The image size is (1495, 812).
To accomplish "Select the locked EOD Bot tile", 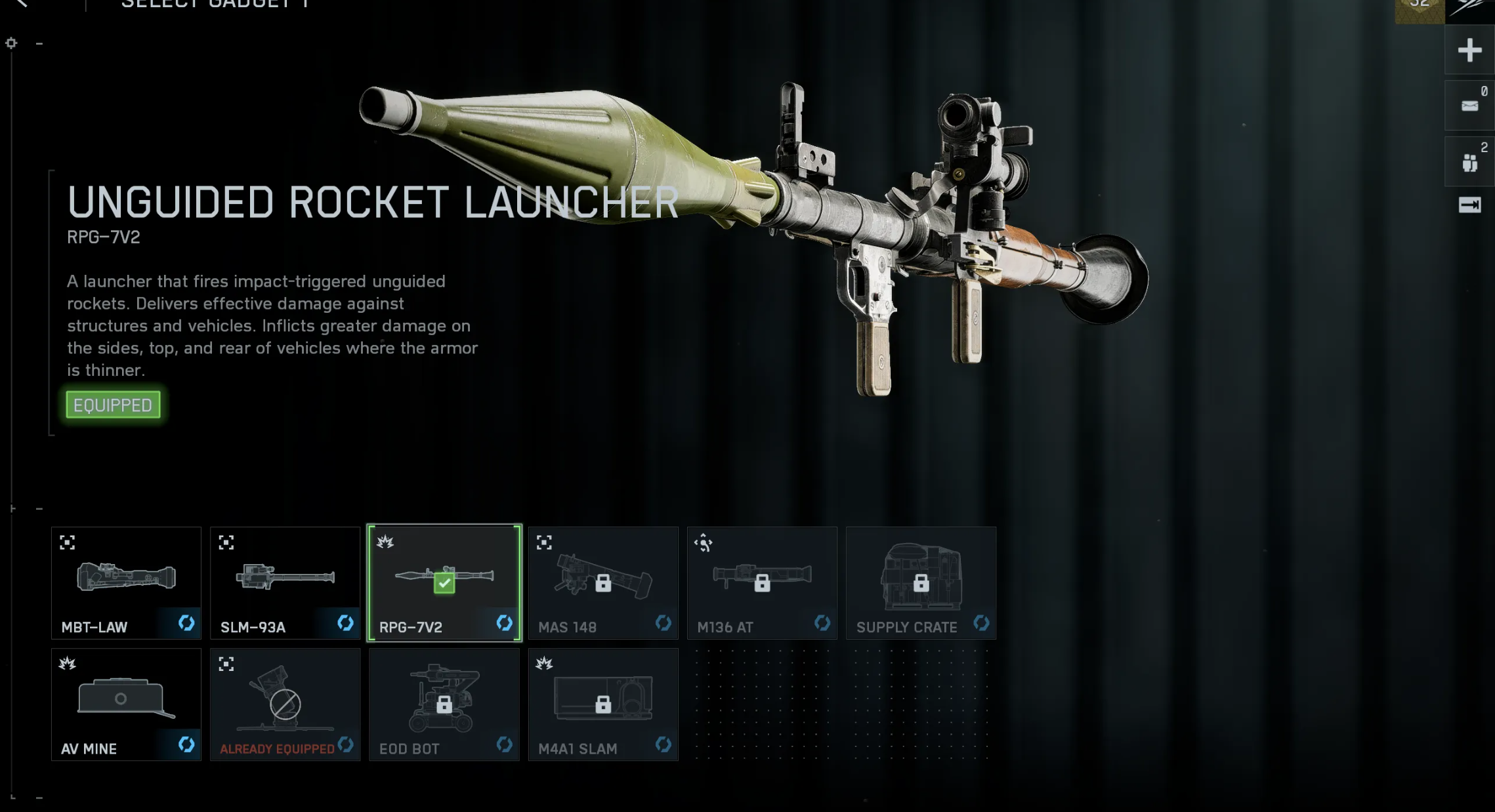I will [x=444, y=704].
